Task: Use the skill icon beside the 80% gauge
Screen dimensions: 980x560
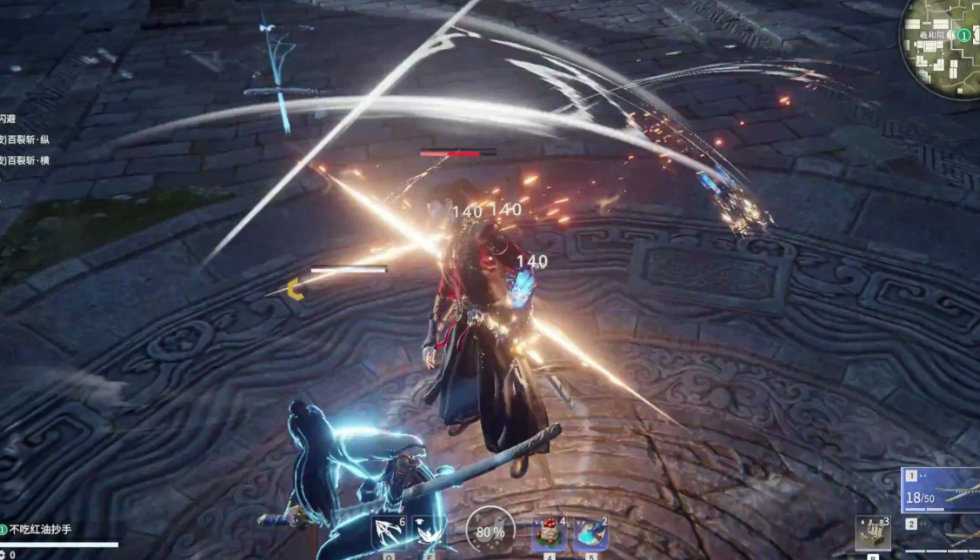Action: coord(428,532)
